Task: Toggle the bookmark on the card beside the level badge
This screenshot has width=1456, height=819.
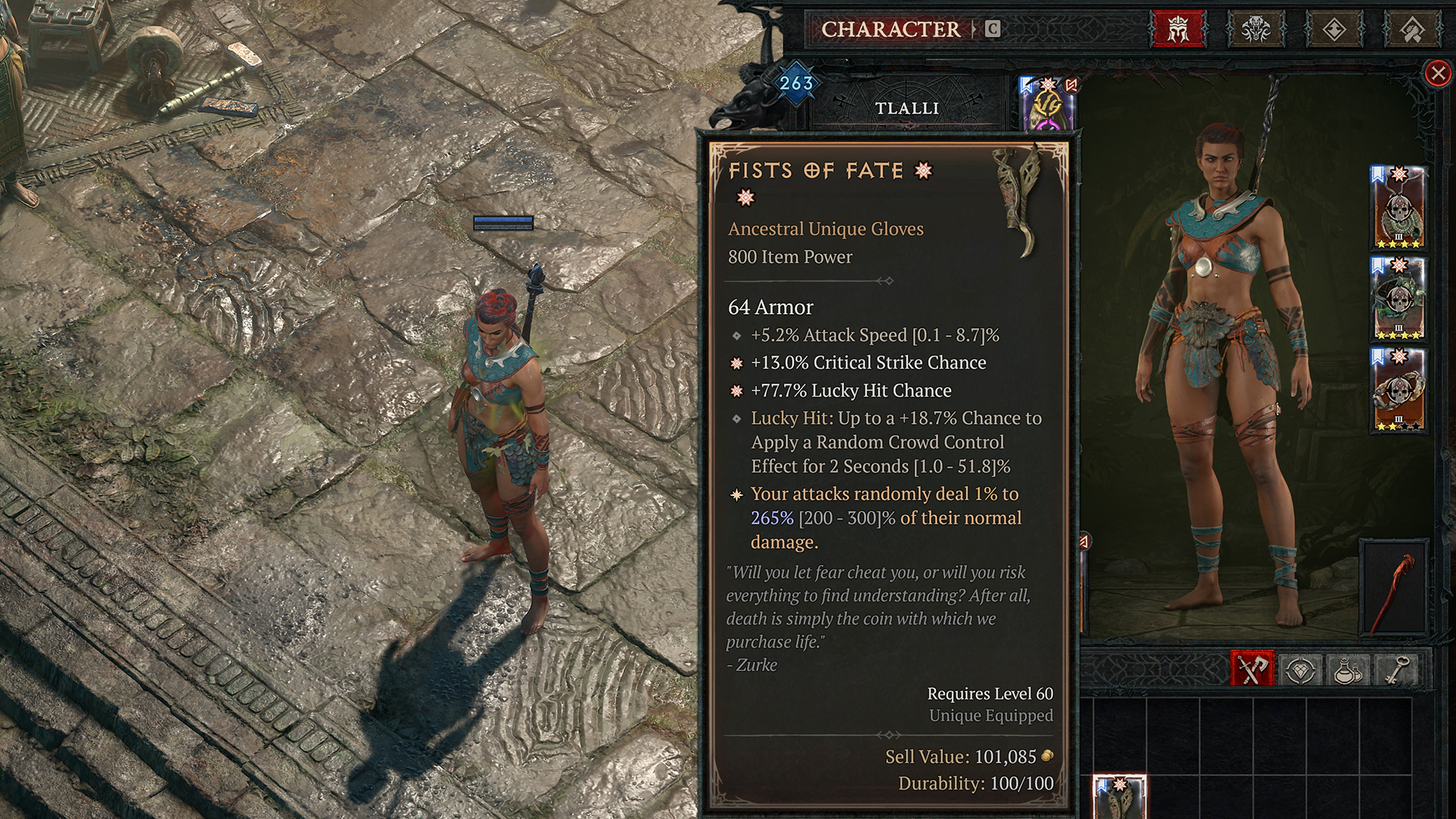Action: tap(1025, 86)
